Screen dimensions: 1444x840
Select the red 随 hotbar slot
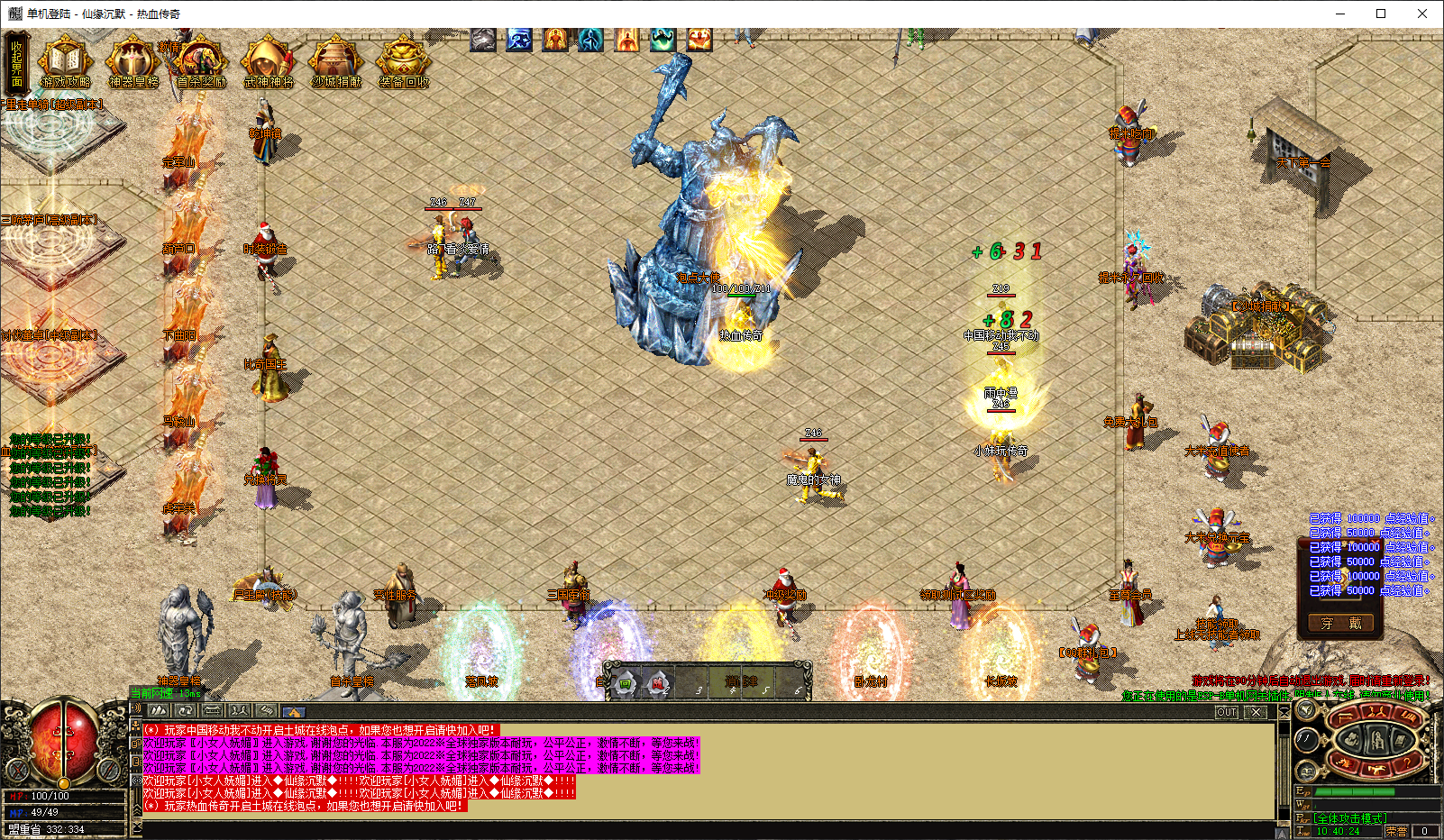pos(658,684)
